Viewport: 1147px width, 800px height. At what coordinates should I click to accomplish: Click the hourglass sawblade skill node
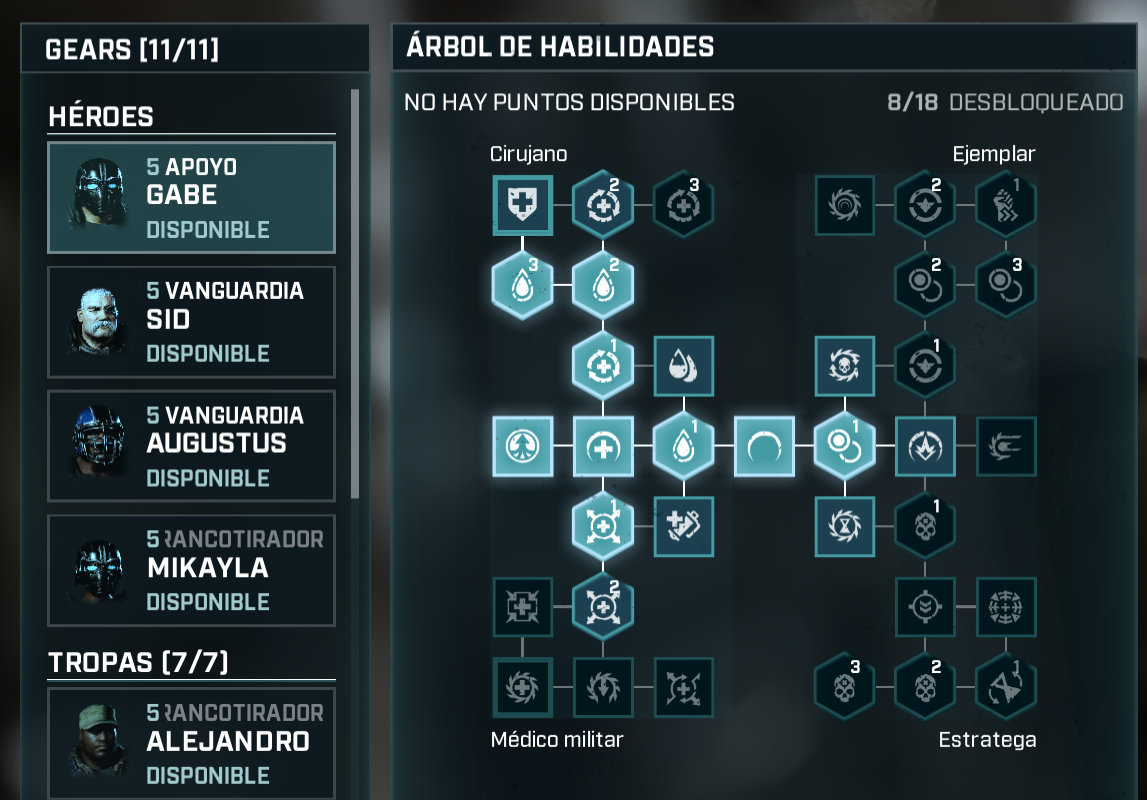tap(845, 526)
